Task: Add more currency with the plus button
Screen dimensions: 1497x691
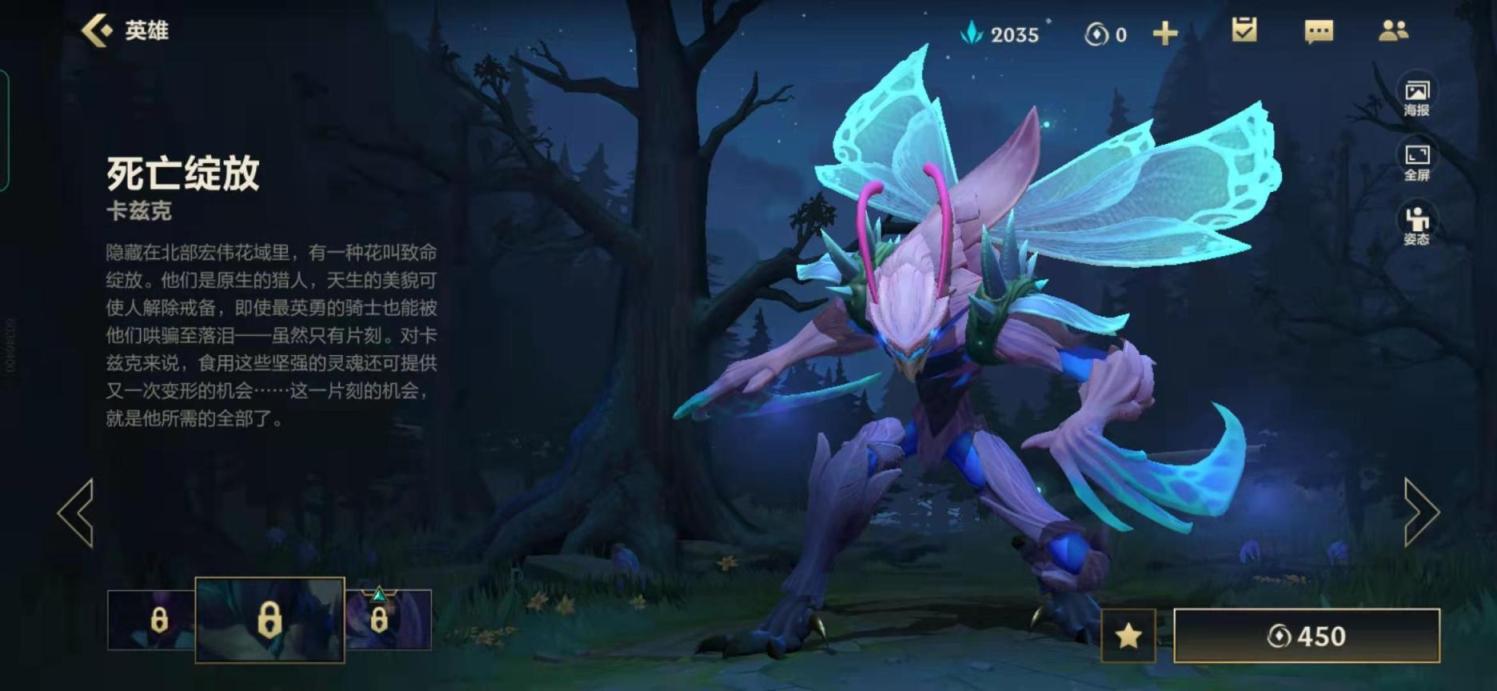Action: pyautogui.click(x=1165, y=34)
